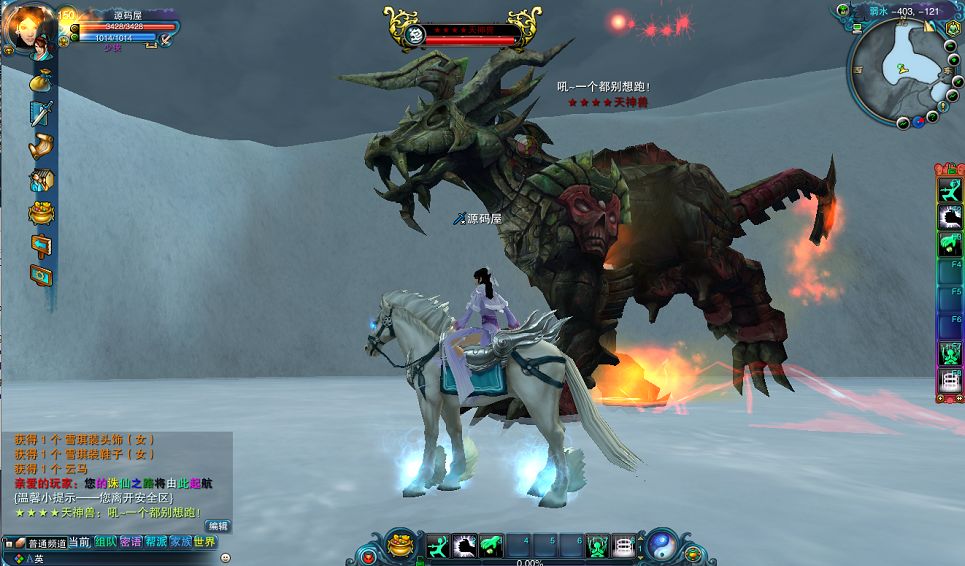Click the golden horn icon in left sidebar

(x=40, y=146)
